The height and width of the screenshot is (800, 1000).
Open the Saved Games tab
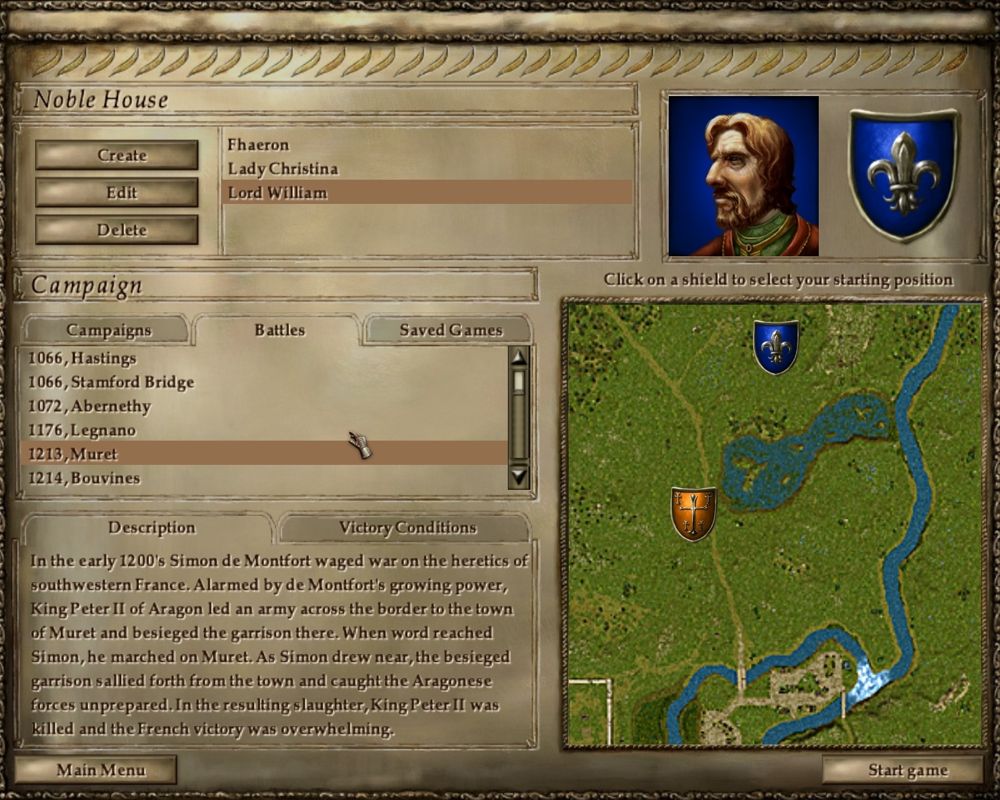coord(450,330)
